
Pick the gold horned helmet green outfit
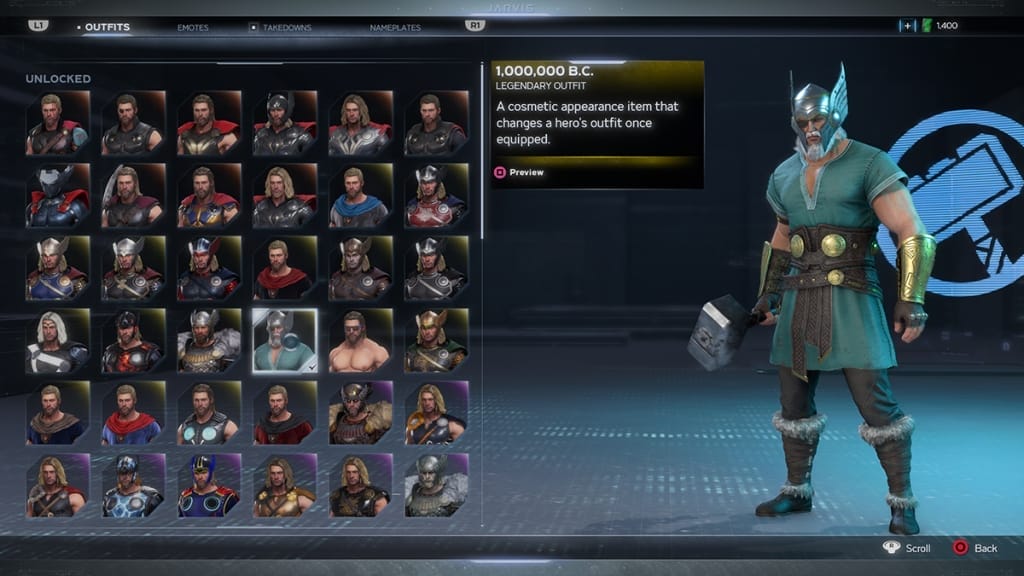coord(436,340)
